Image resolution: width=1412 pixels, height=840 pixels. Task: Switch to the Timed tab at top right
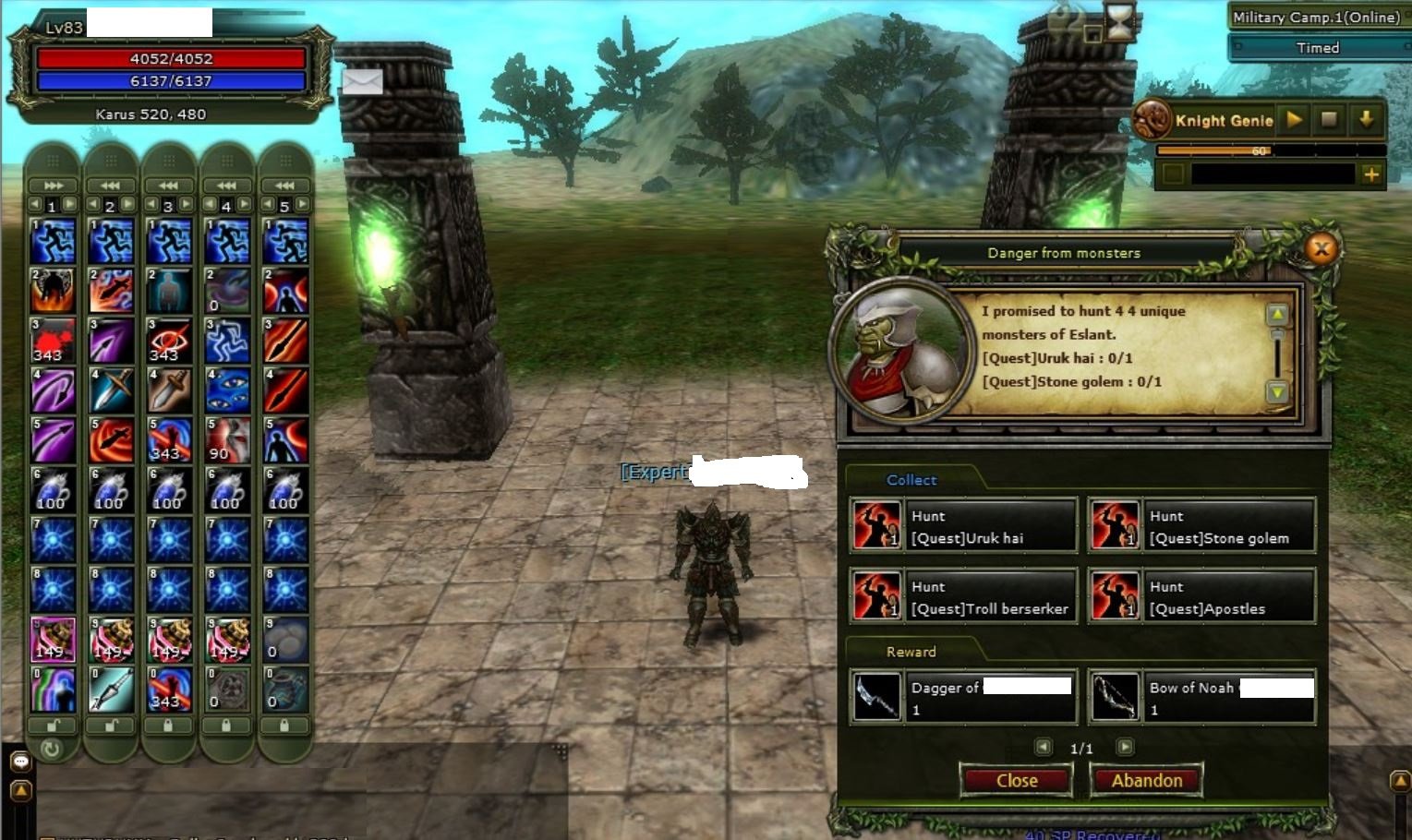(1318, 48)
